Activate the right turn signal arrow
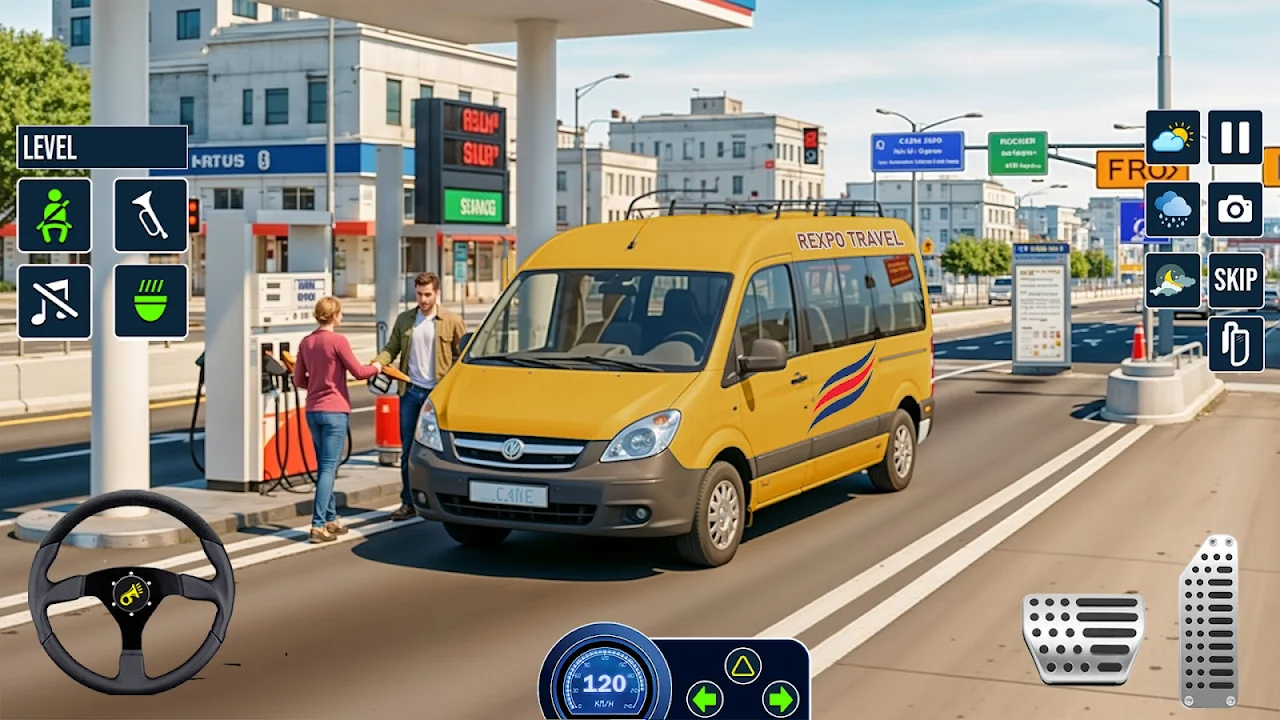 pyautogui.click(x=780, y=697)
